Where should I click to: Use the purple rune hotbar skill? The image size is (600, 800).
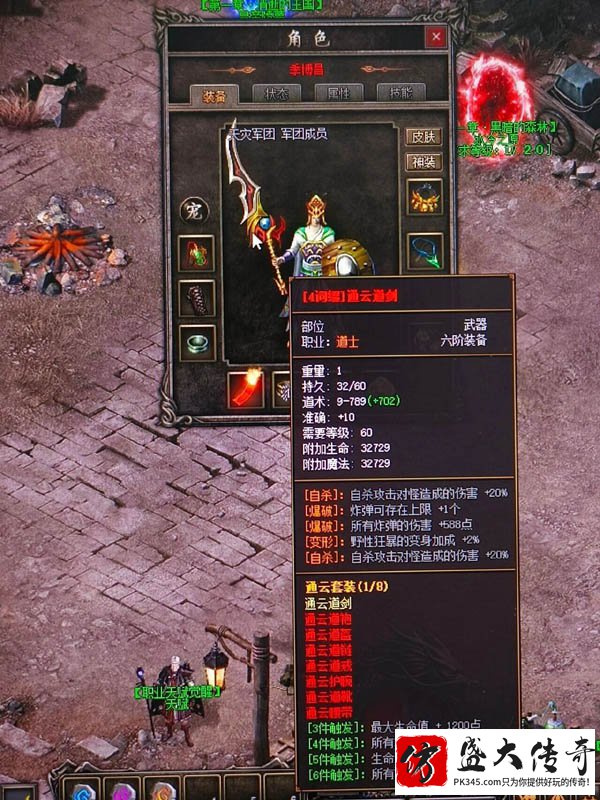pyautogui.click(x=123, y=790)
